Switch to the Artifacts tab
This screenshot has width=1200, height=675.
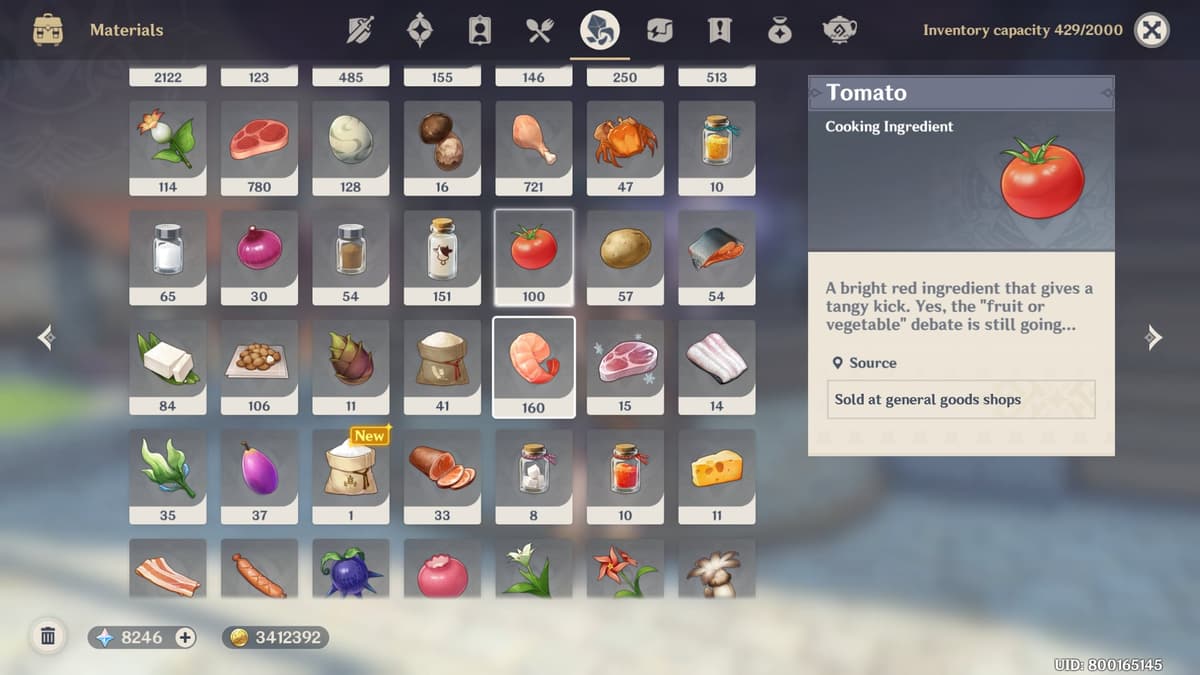pyautogui.click(x=420, y=30)
